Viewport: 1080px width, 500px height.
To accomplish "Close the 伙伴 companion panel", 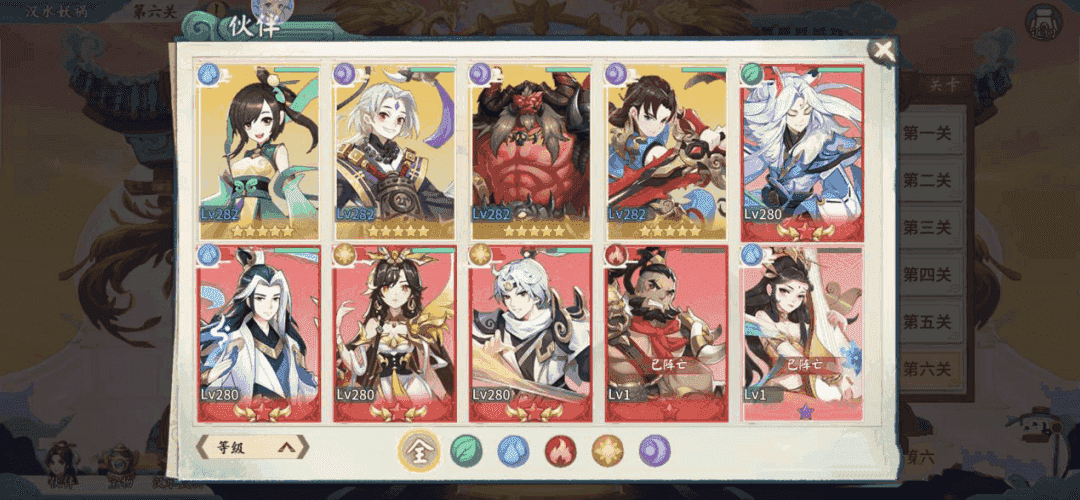I will (x=882, y=51).
